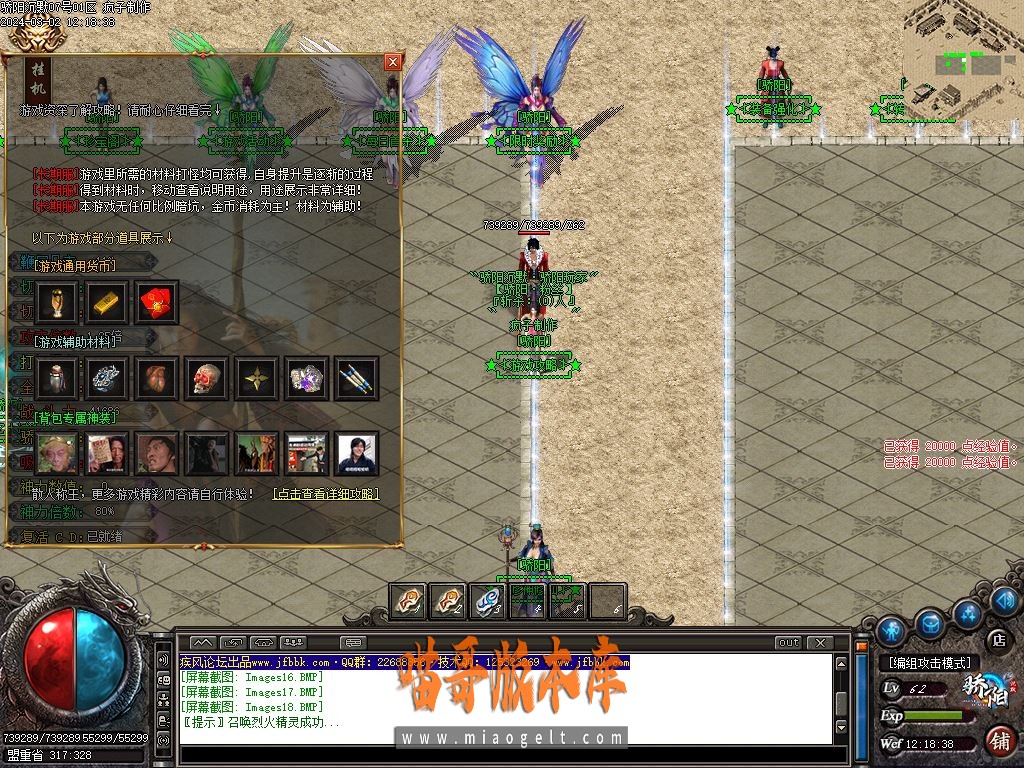Image resolution: width=1024 pixels, height=768 pixels.
Task: Select the blue scrolls material icon
Action: click(x=357, y=378)
